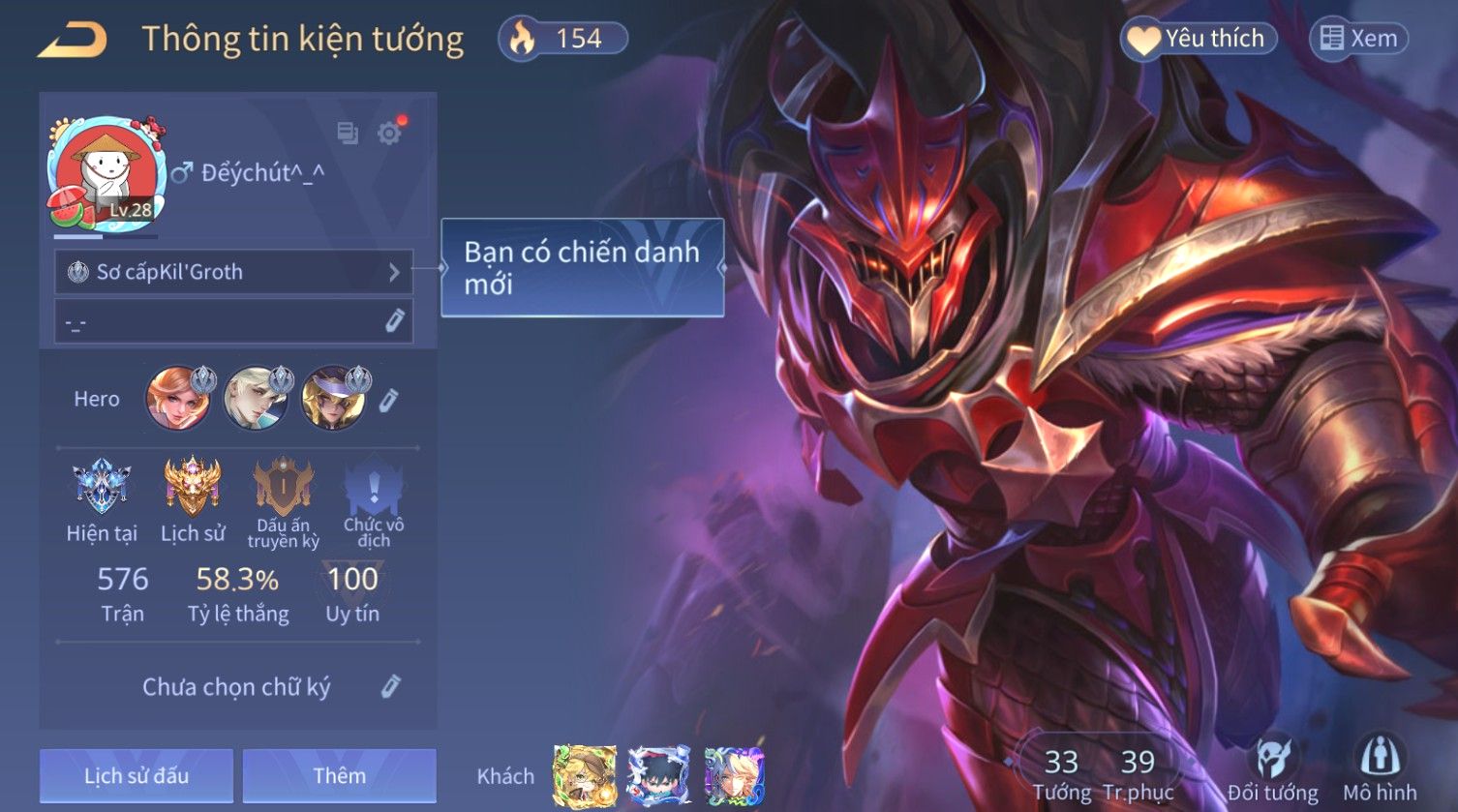Click the copy icon beside the gear
Image resolution: width=1458 pixels, height=812 pixels.
click(x=348, y=134)
